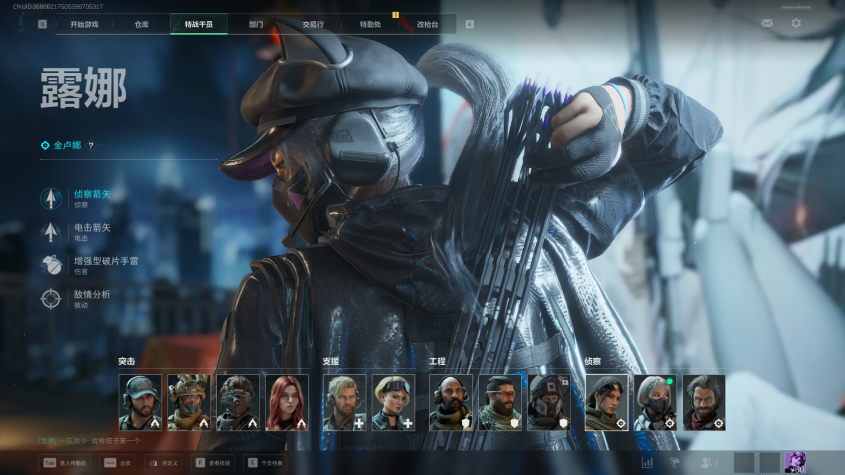Select the 电击箭矢 skill
The width and height of the screenshot is (845, 475).
[91, 231]
